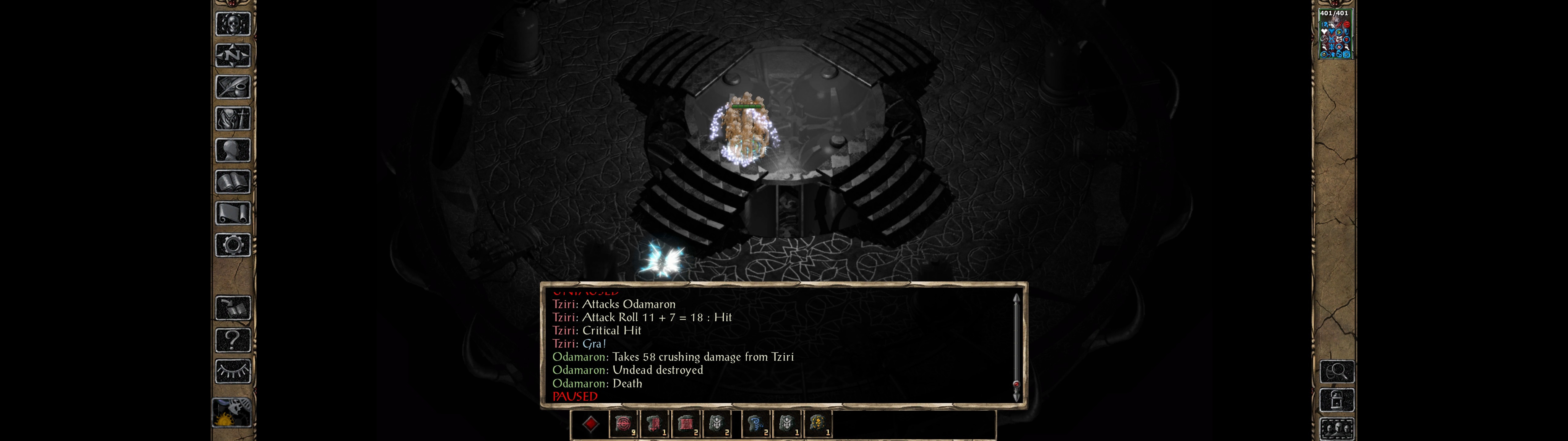Open the inventory screen
Viewport: 1568px width, 441px height.
point(232,119)
